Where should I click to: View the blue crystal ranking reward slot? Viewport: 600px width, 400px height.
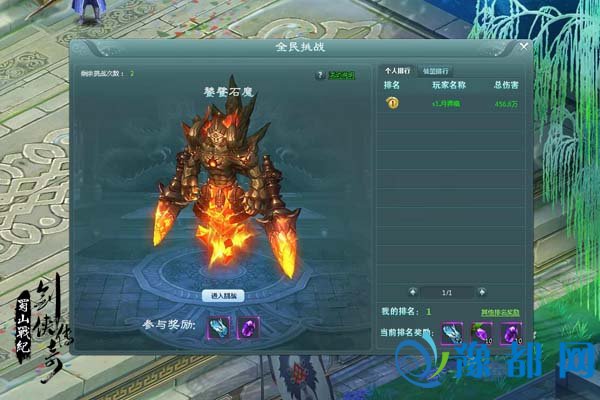[x=452, y=332]
